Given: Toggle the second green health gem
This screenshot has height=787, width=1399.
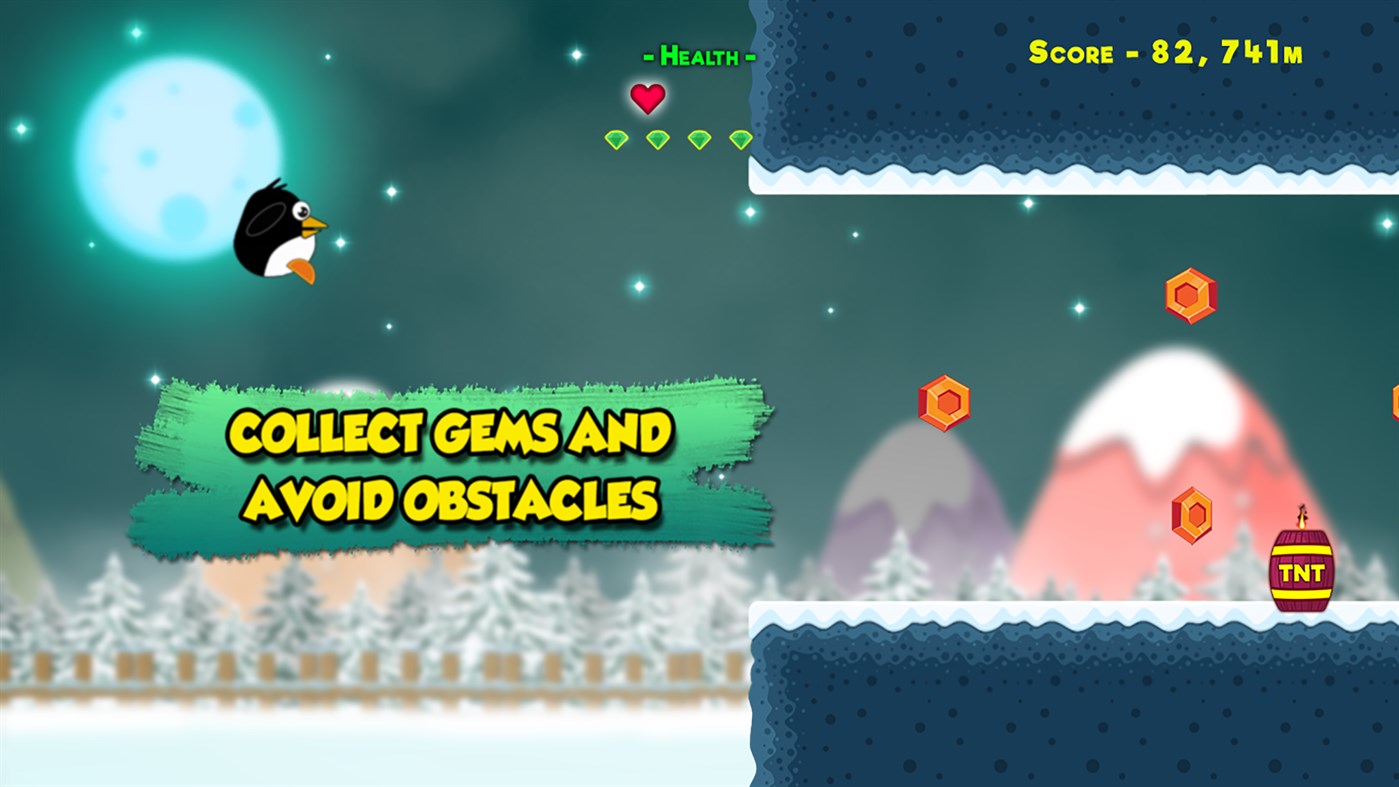Looking at the screenshot, I should tap(656, 139).
